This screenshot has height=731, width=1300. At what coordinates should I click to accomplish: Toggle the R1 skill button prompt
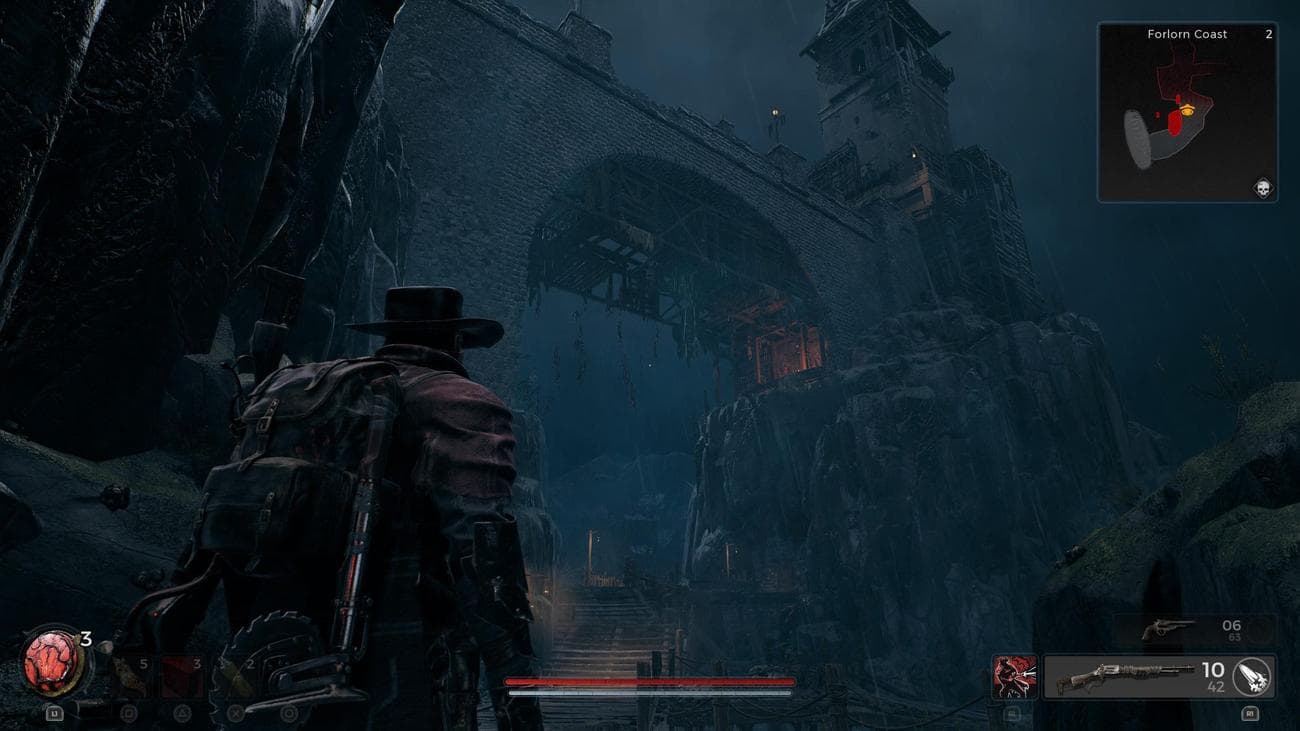1251,714
